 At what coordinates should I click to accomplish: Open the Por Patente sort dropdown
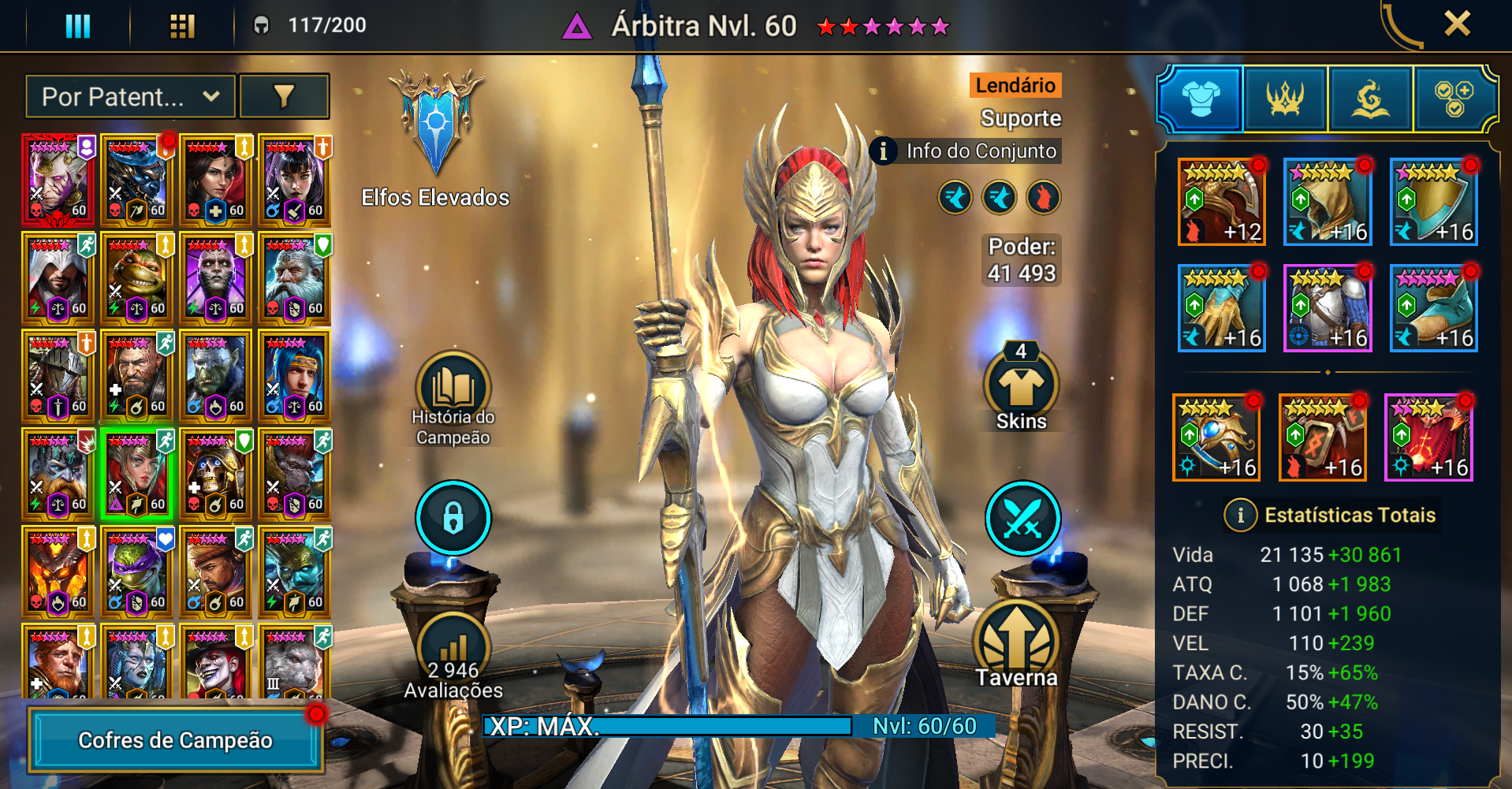[130, 97]
